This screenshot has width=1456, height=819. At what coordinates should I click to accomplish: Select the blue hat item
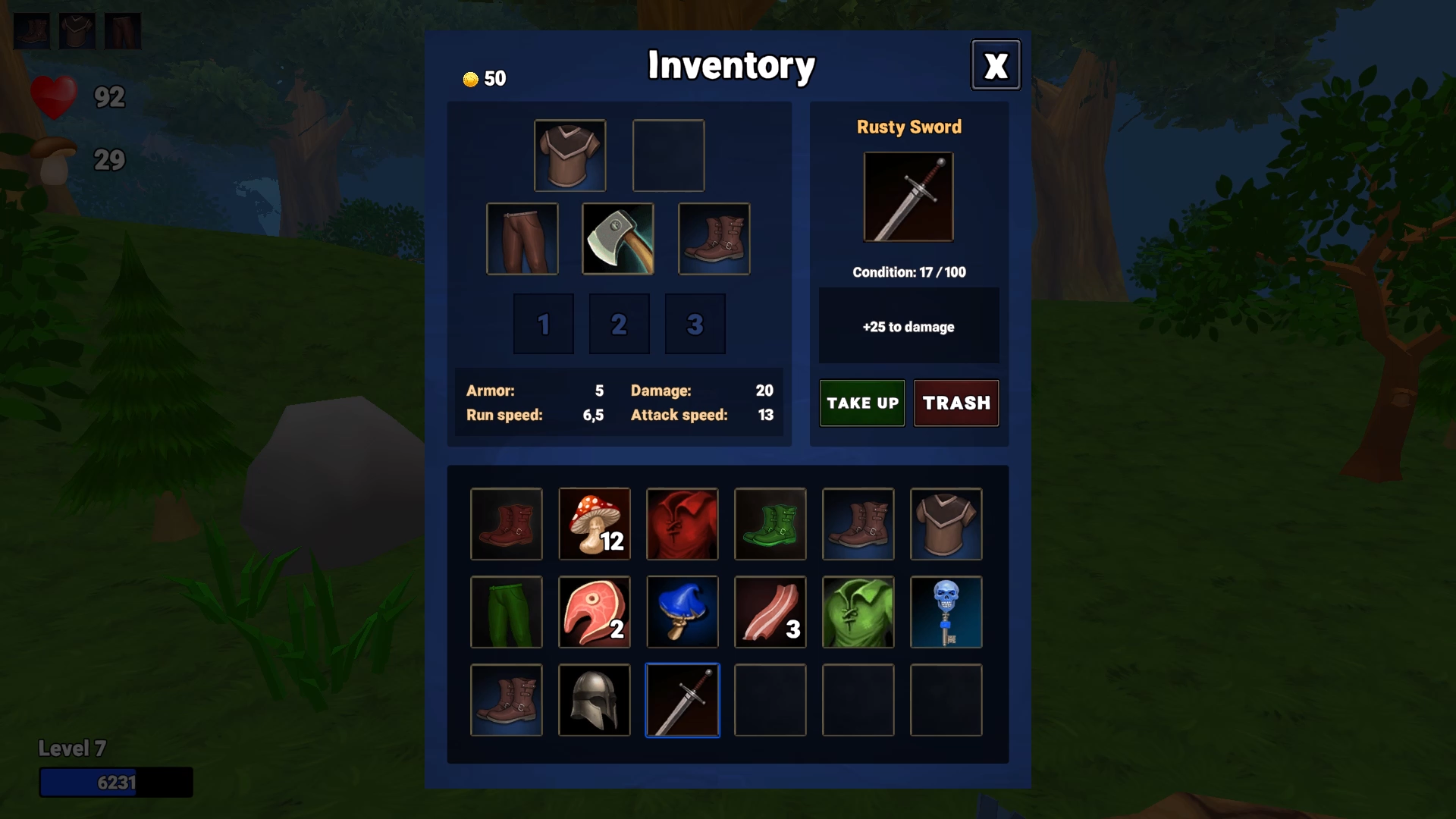[x=682, y=612]
